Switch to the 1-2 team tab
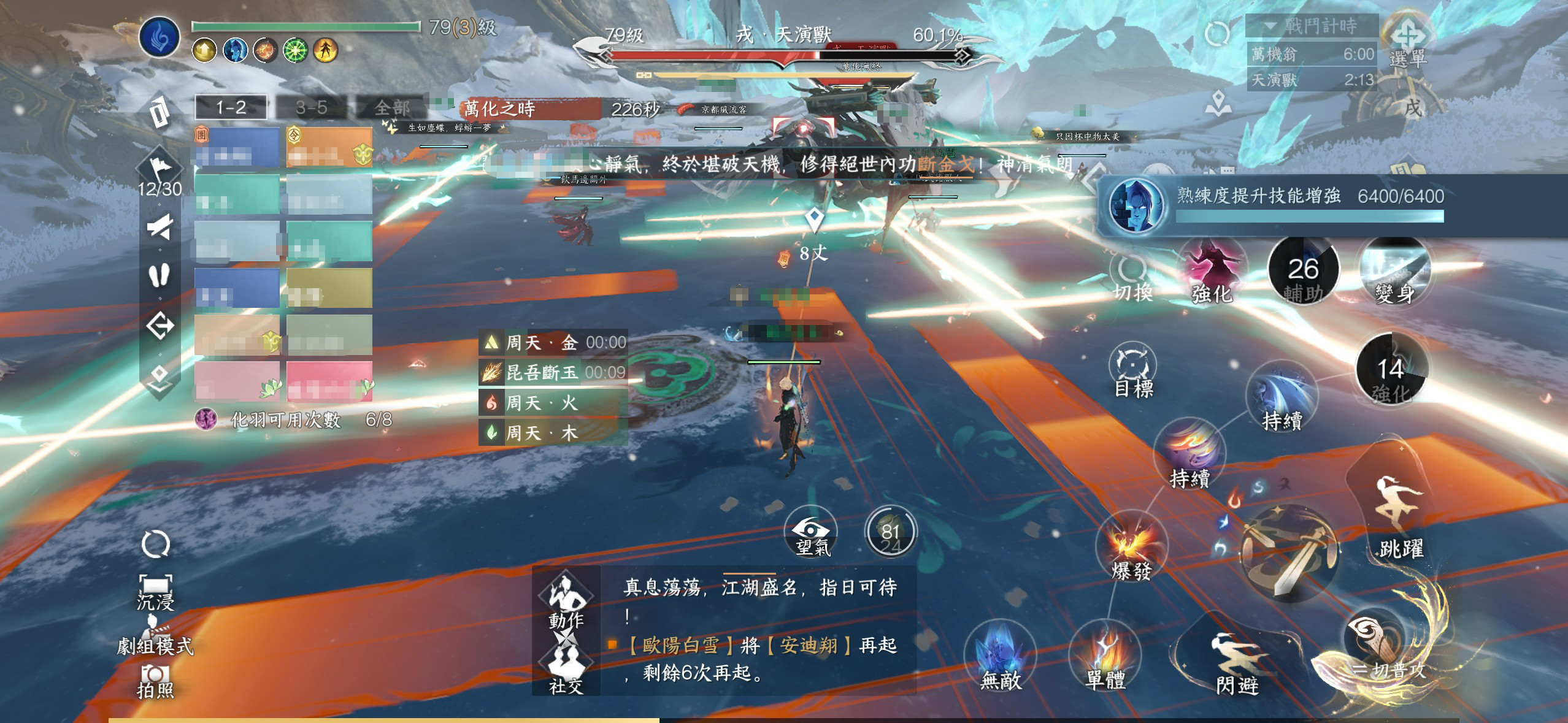Image resolution: width=1568 pixels, height=723 pixels. click(231, 108)
